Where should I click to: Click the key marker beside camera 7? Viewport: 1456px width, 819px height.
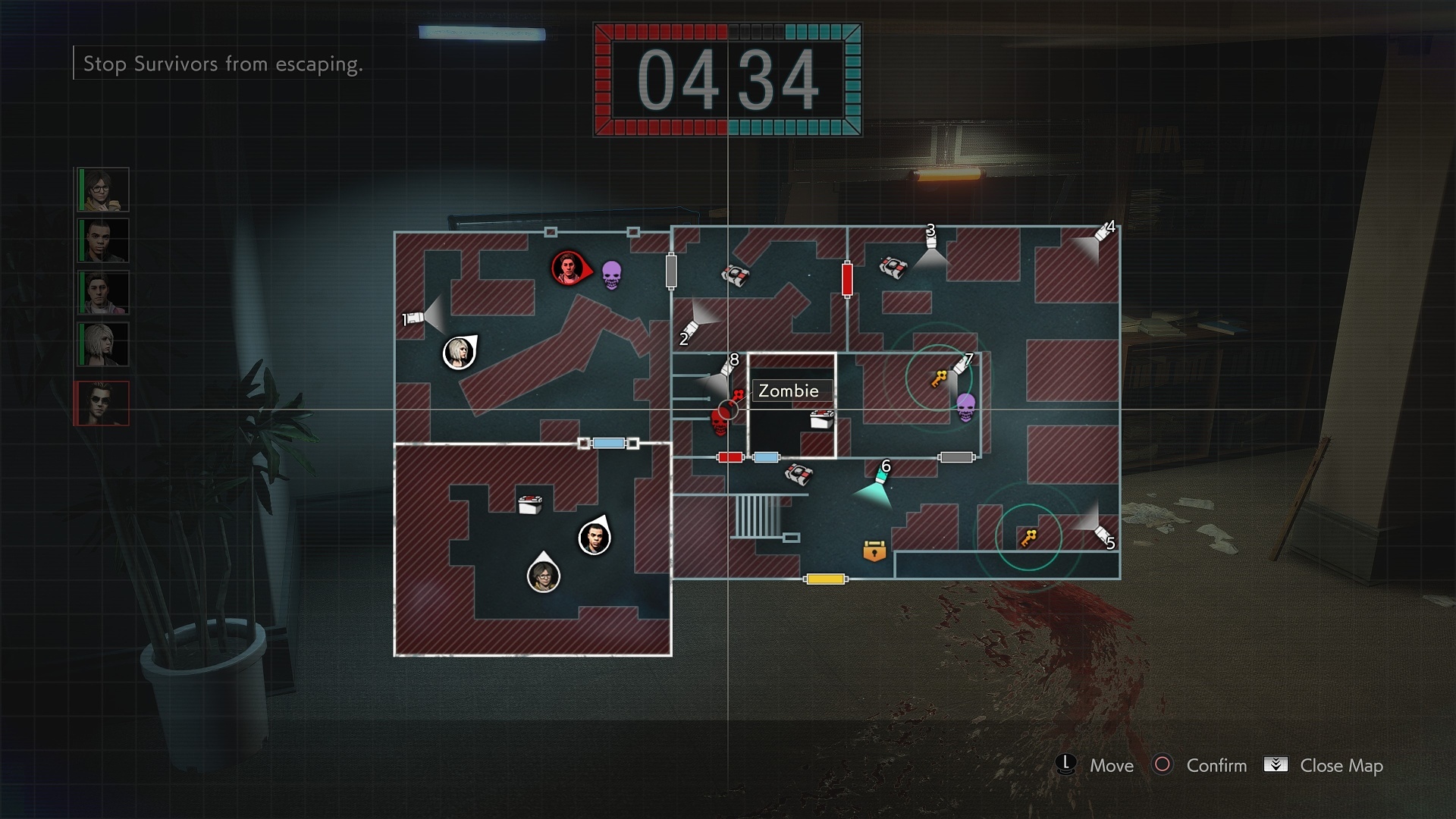tap(939, 378)
